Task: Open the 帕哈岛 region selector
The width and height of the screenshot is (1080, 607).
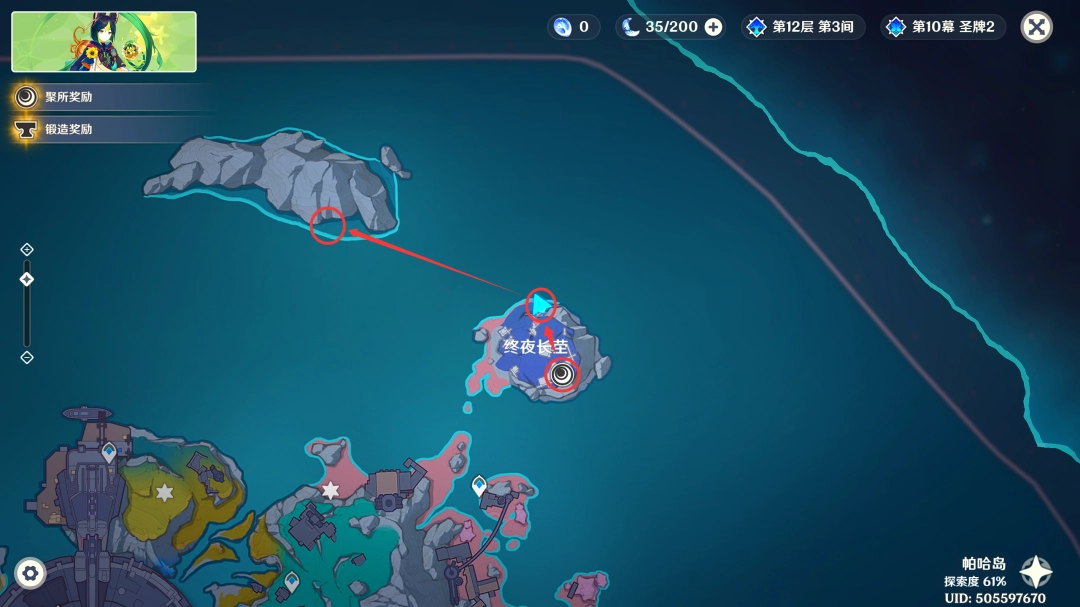Action: pyautogui.click(x=1034, y=572)
